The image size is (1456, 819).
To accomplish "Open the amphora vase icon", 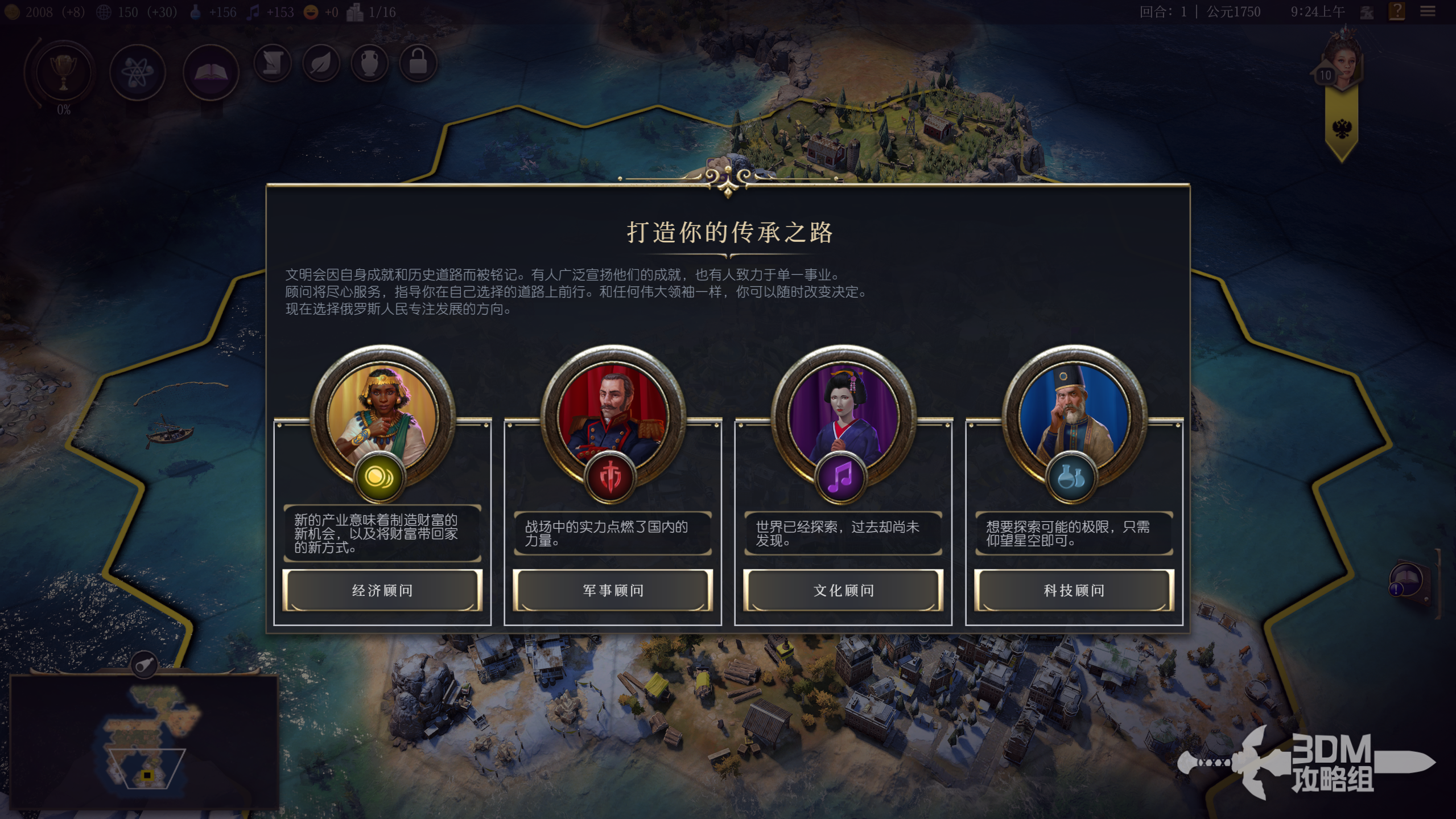I will [x=370, y=63].
